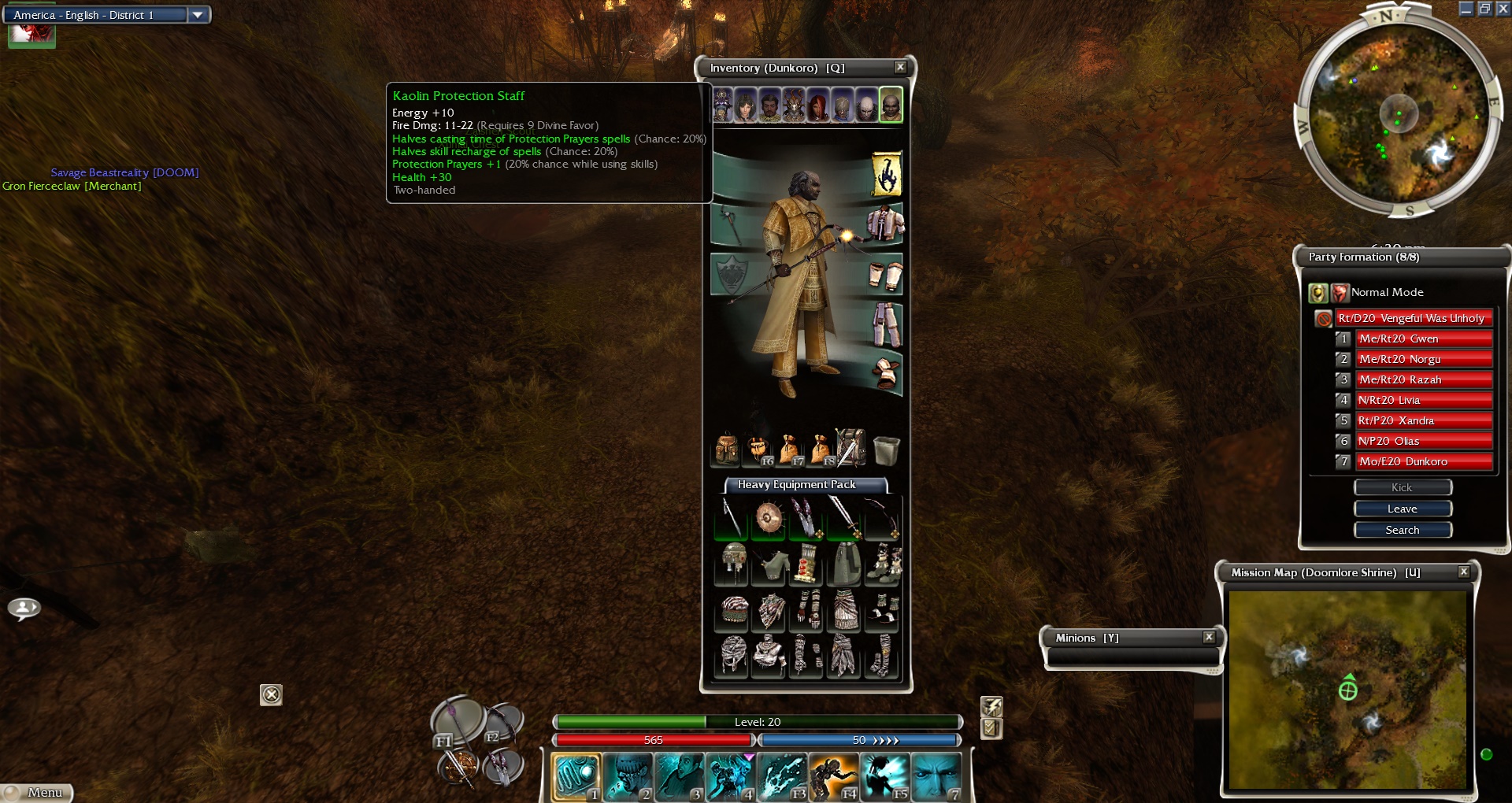Close the Mission Map window
Screen dimensions: 1512x803
tap(1463, 572)
